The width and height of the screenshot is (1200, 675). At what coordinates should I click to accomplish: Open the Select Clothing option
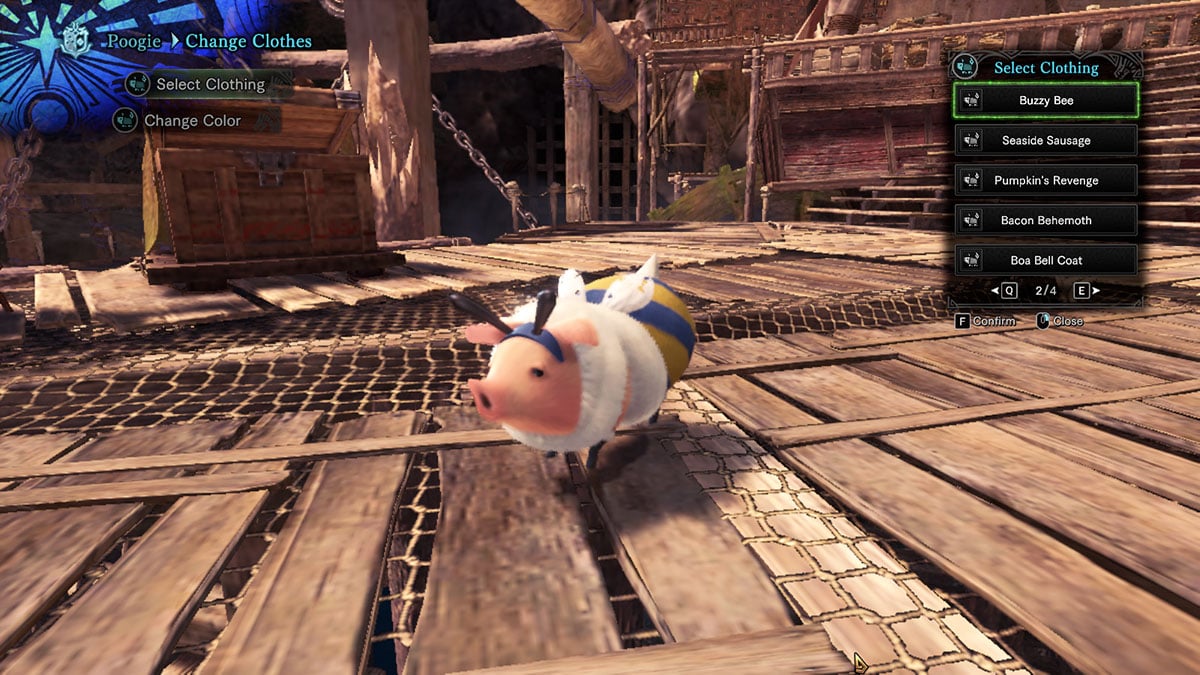(x=209, y=85)
